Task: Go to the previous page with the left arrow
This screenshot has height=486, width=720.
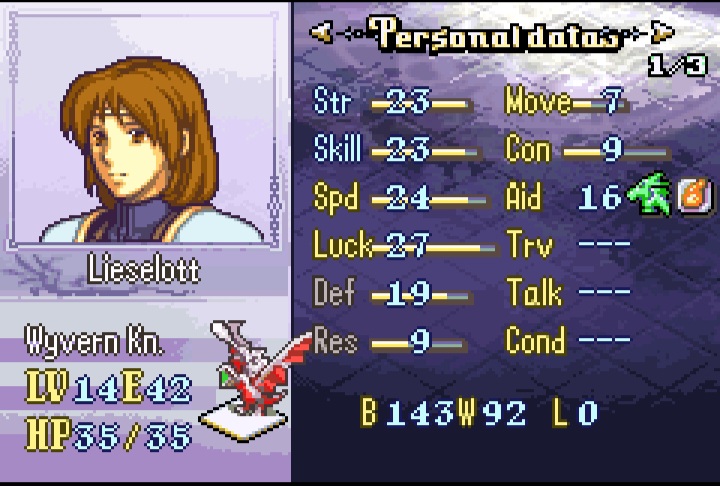Action: 321,33
